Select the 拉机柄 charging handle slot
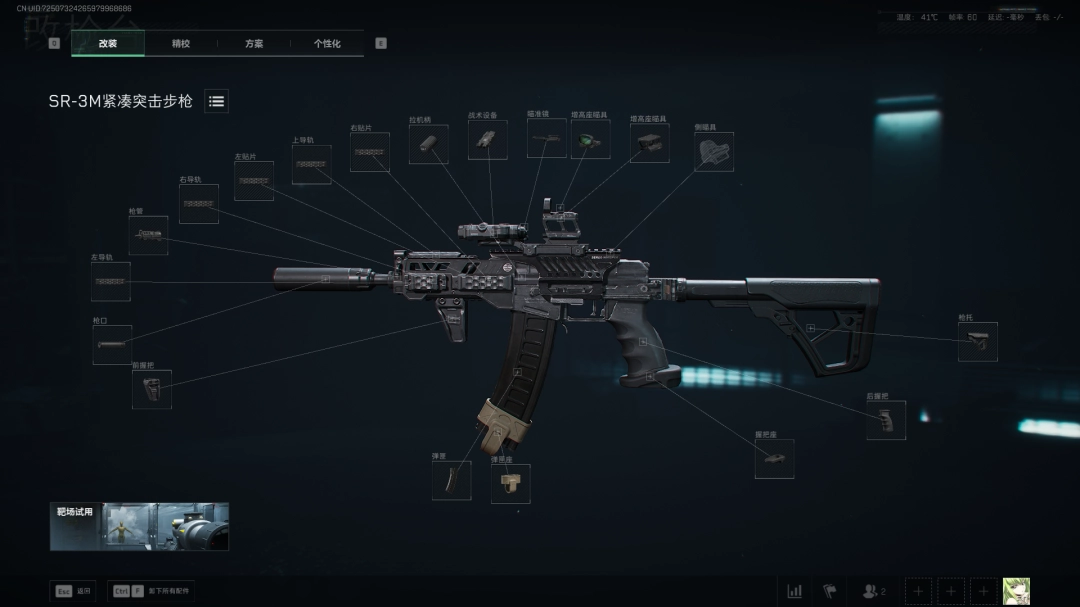This screenshot has height=607, width=1080. click(428, 145)
